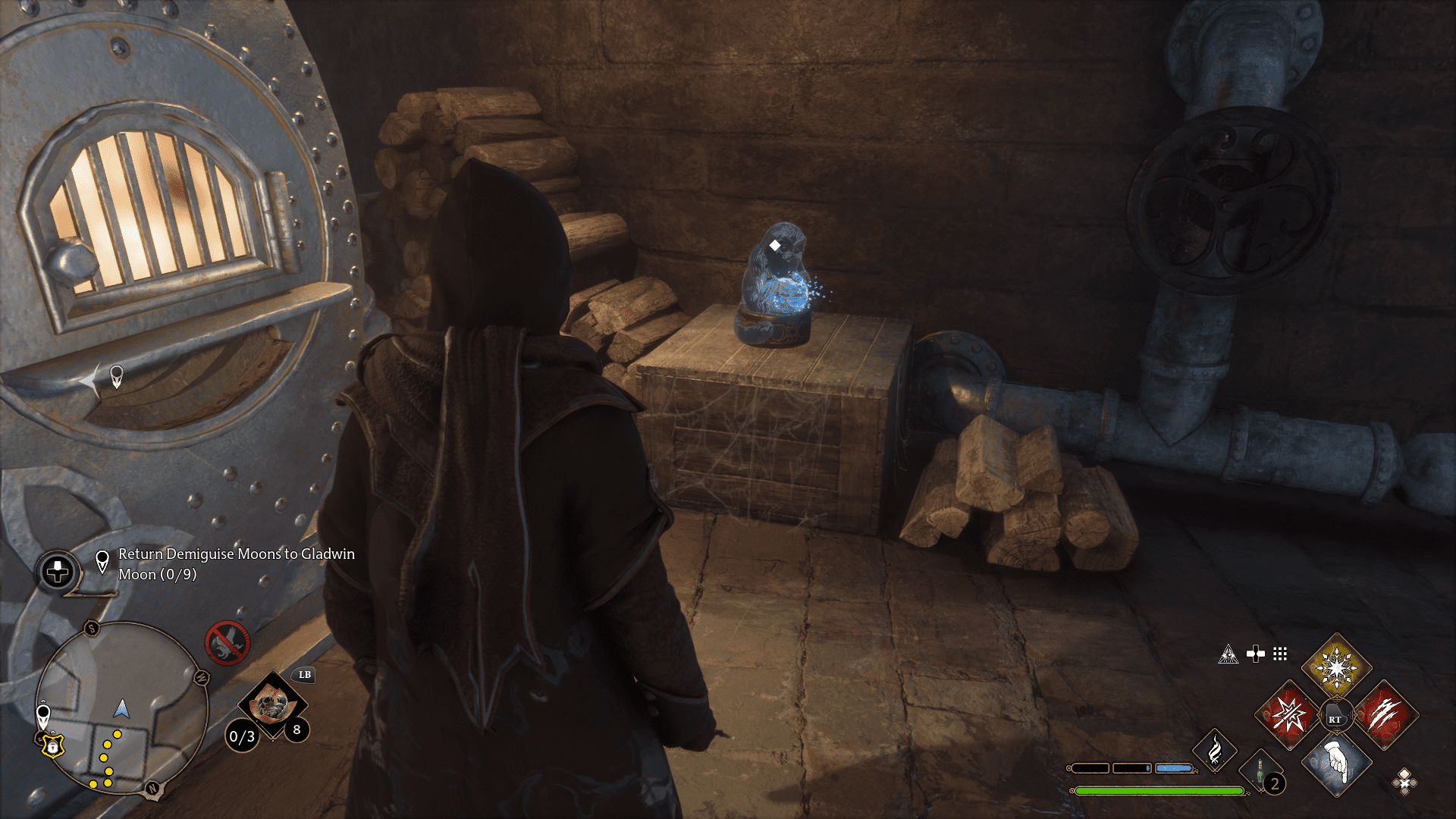Toggle the spell set grid indicator

pyautogui.click(x=1280, y=655)
